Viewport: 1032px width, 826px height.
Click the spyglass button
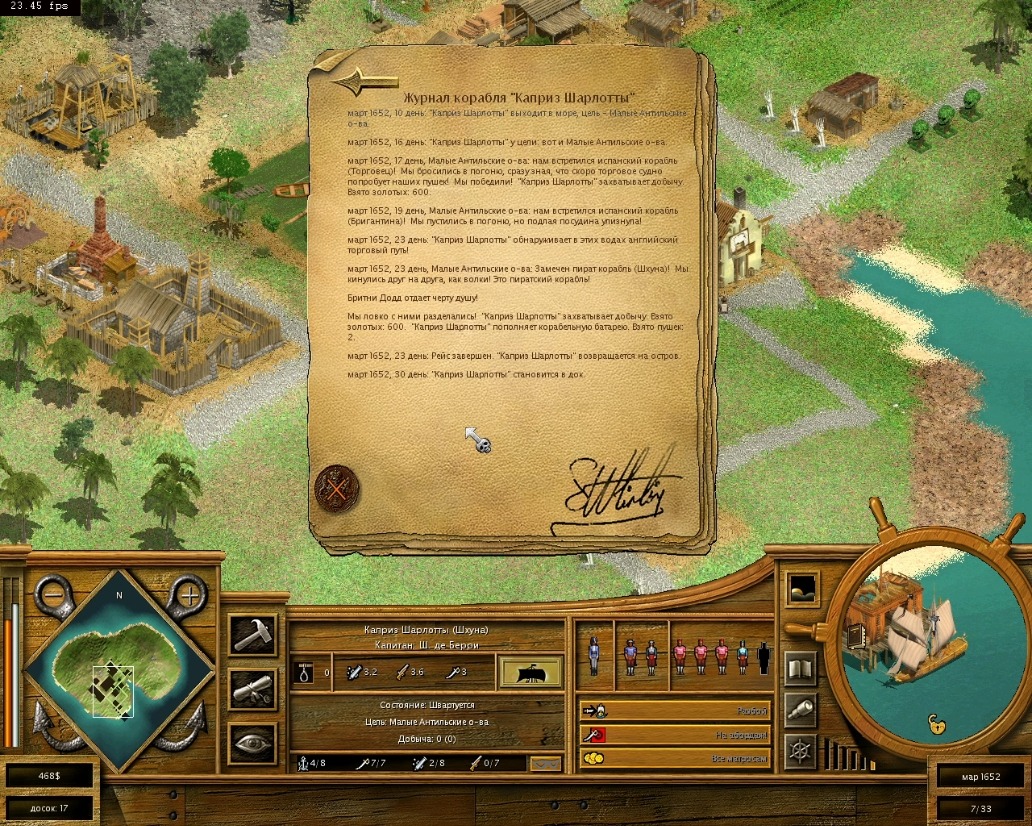(x=800, y=710)
